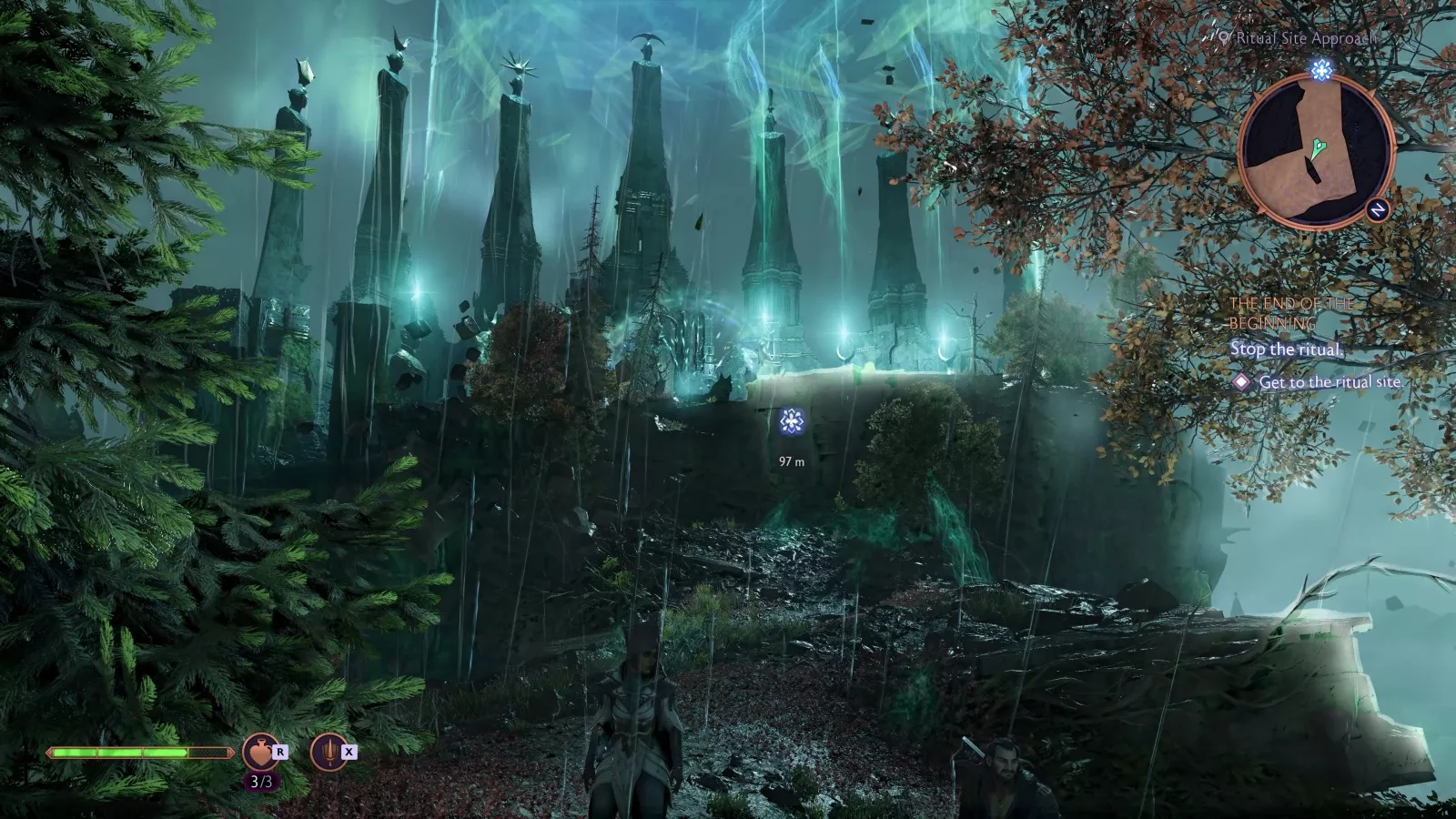
Task: Open The End of the Beginning quest
Action: click(1290, 313)
